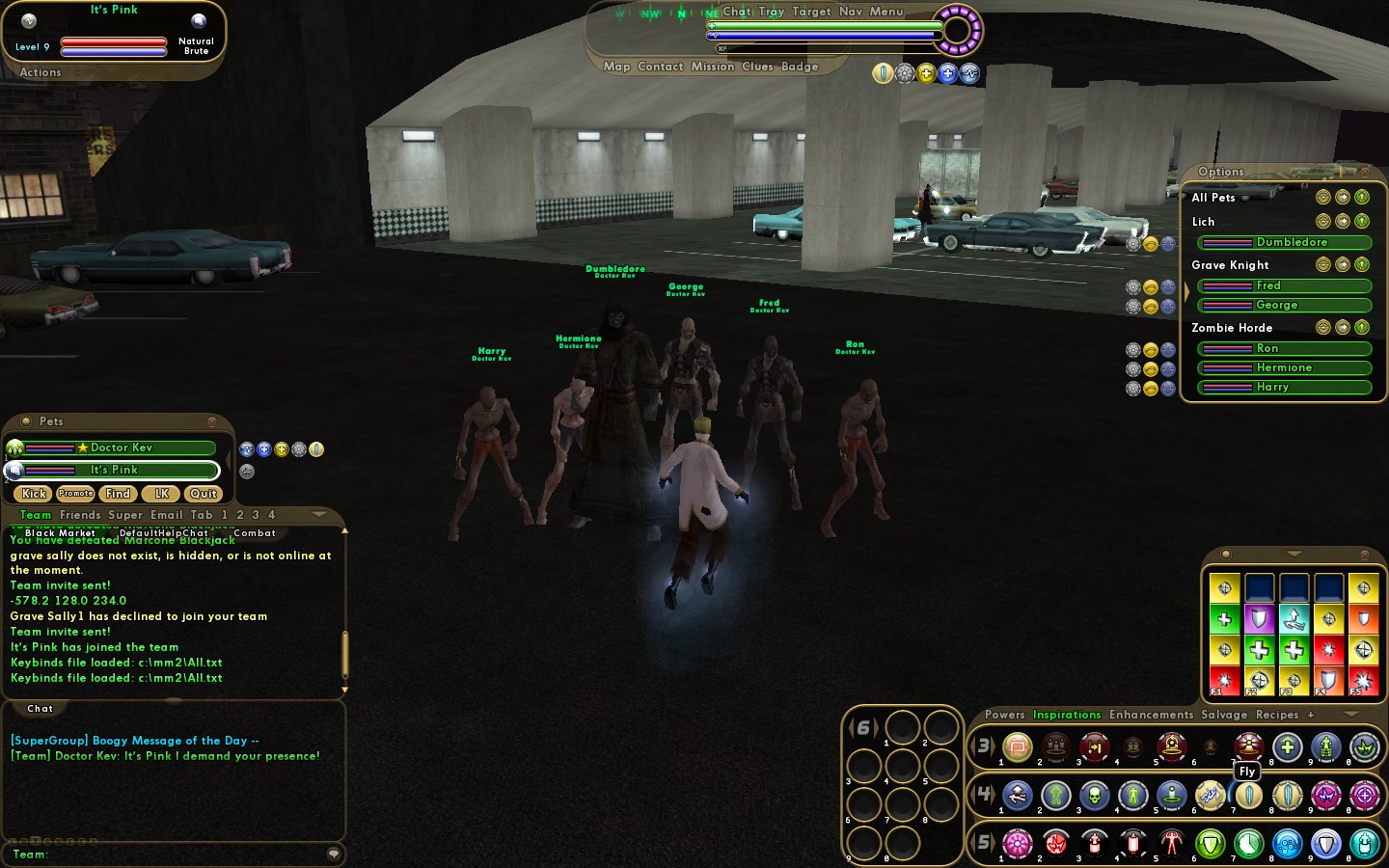Toggle the Nav window
Viewport: 1389px width, 868px height.
point(851,12)
